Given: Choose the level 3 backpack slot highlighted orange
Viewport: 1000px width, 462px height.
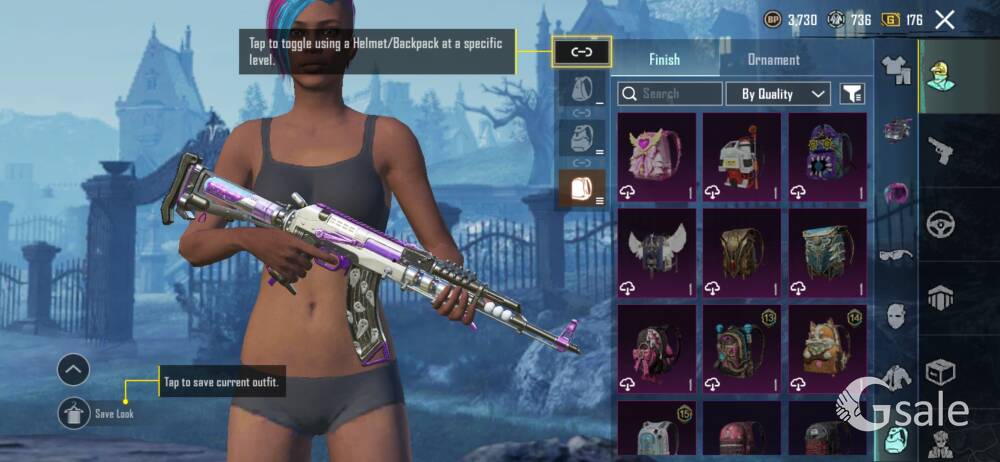Looking at the screenshot, I should (x=581, y=186).
